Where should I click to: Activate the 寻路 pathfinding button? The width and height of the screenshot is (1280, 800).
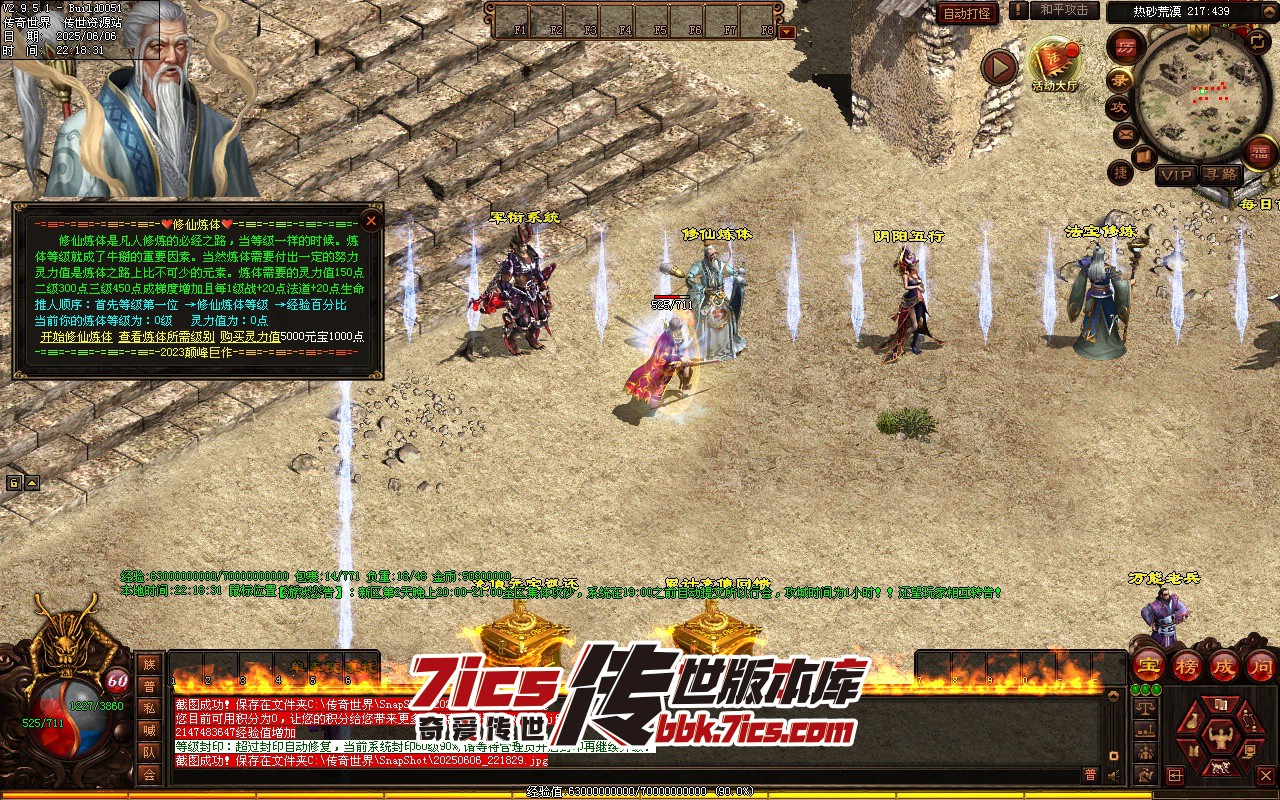pos(1219,175)
